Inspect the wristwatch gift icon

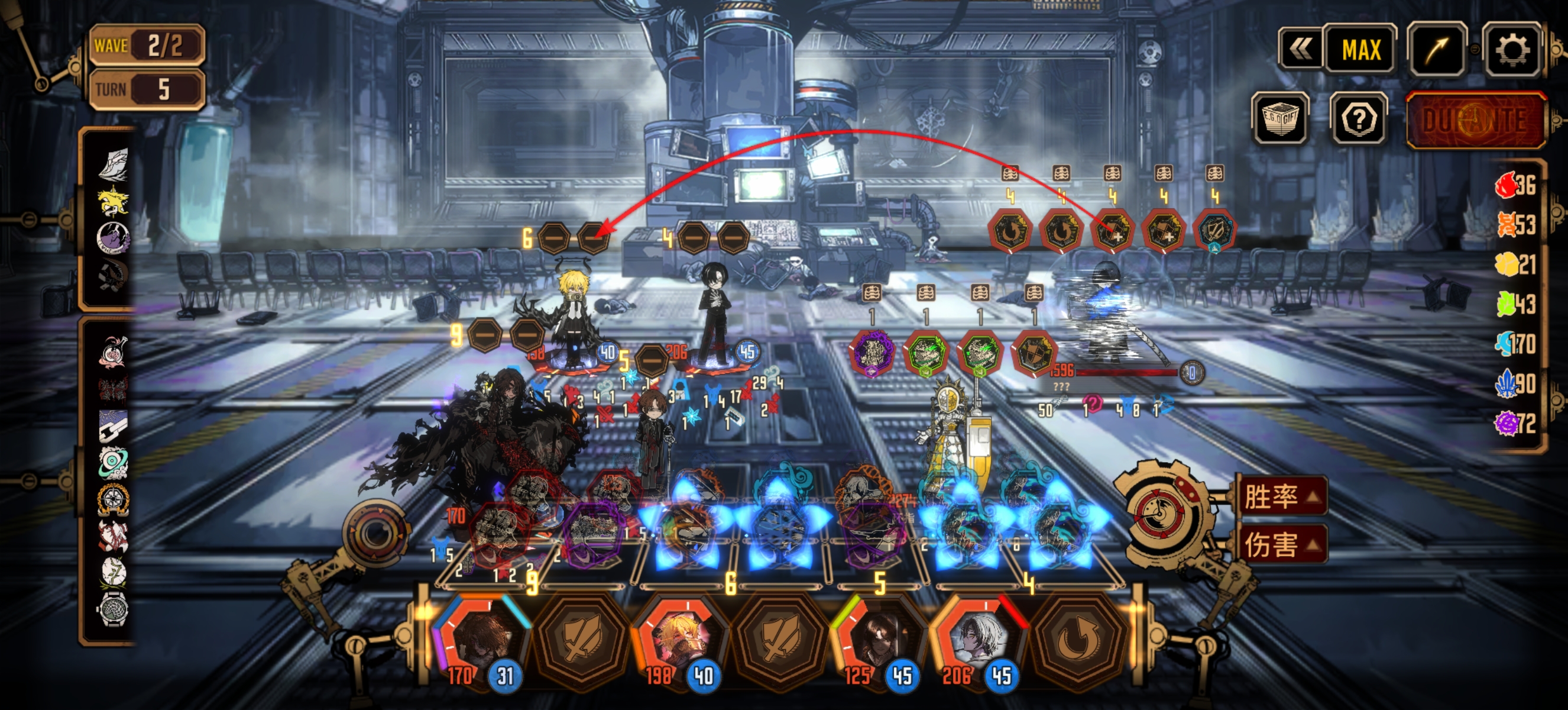coord(112,608)
